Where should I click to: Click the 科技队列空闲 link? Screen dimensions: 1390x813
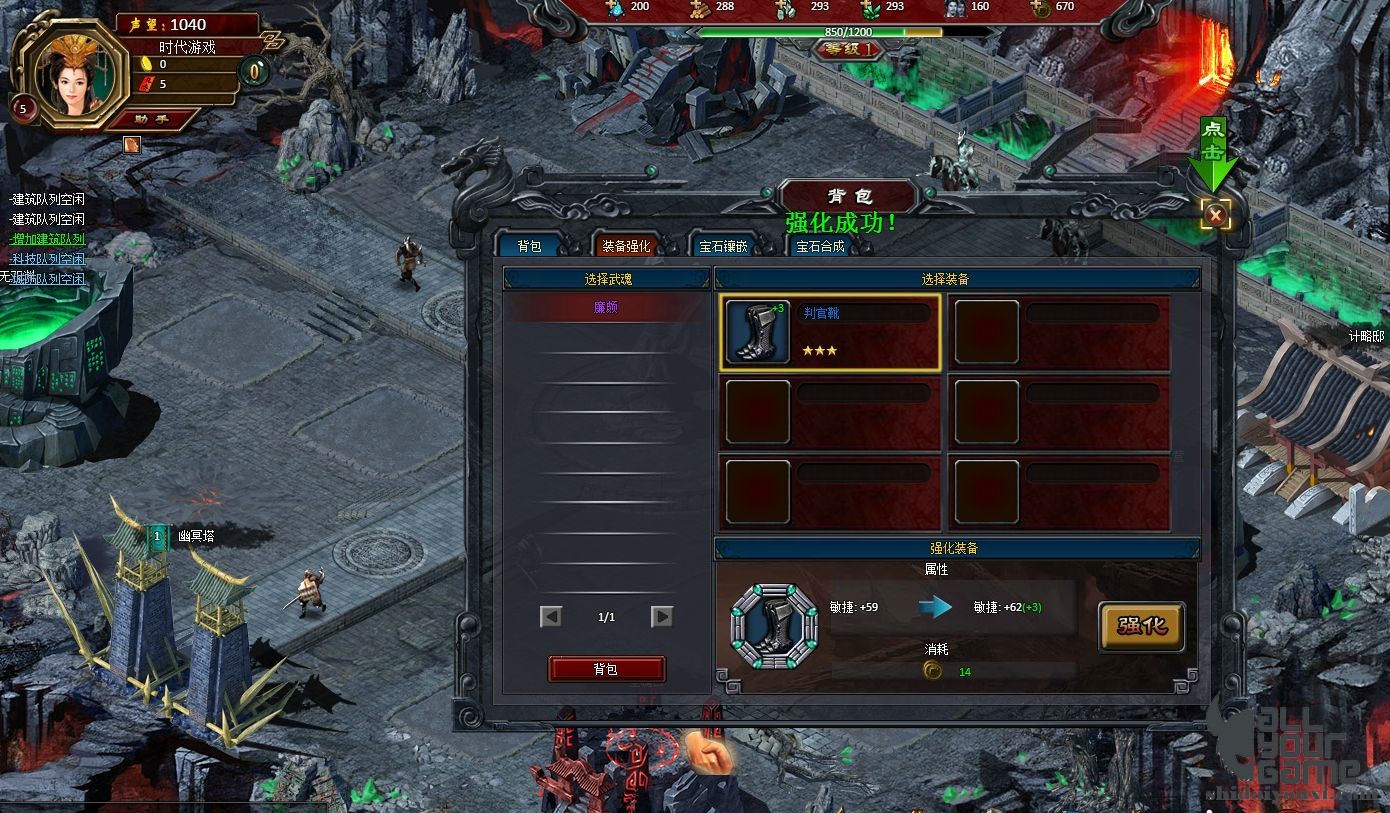click(x=48, y=259)
